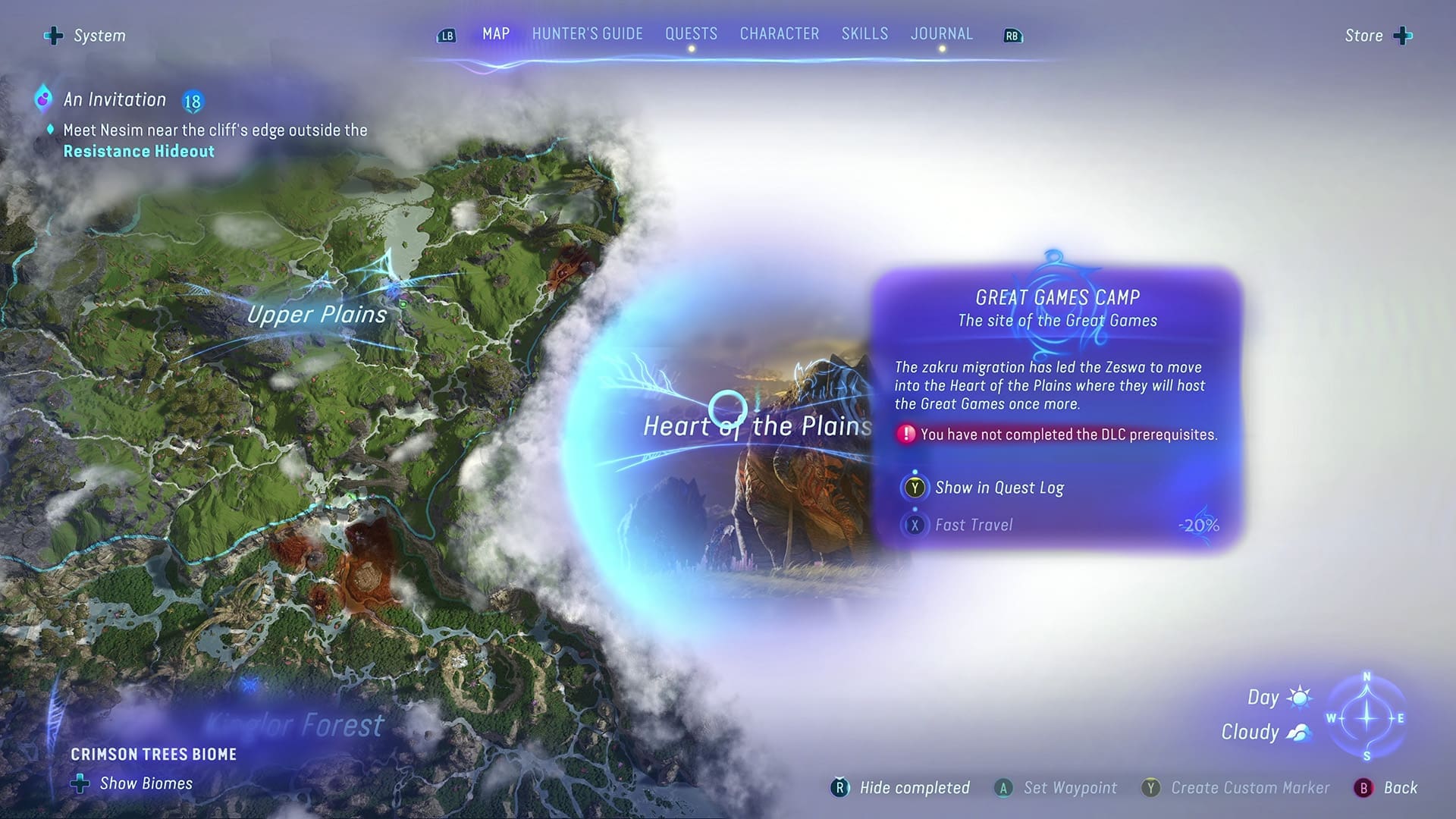This screenshot has width=1456, height=819.
Task: Open the Hunter's Guide tab
Action: [587, 34]
